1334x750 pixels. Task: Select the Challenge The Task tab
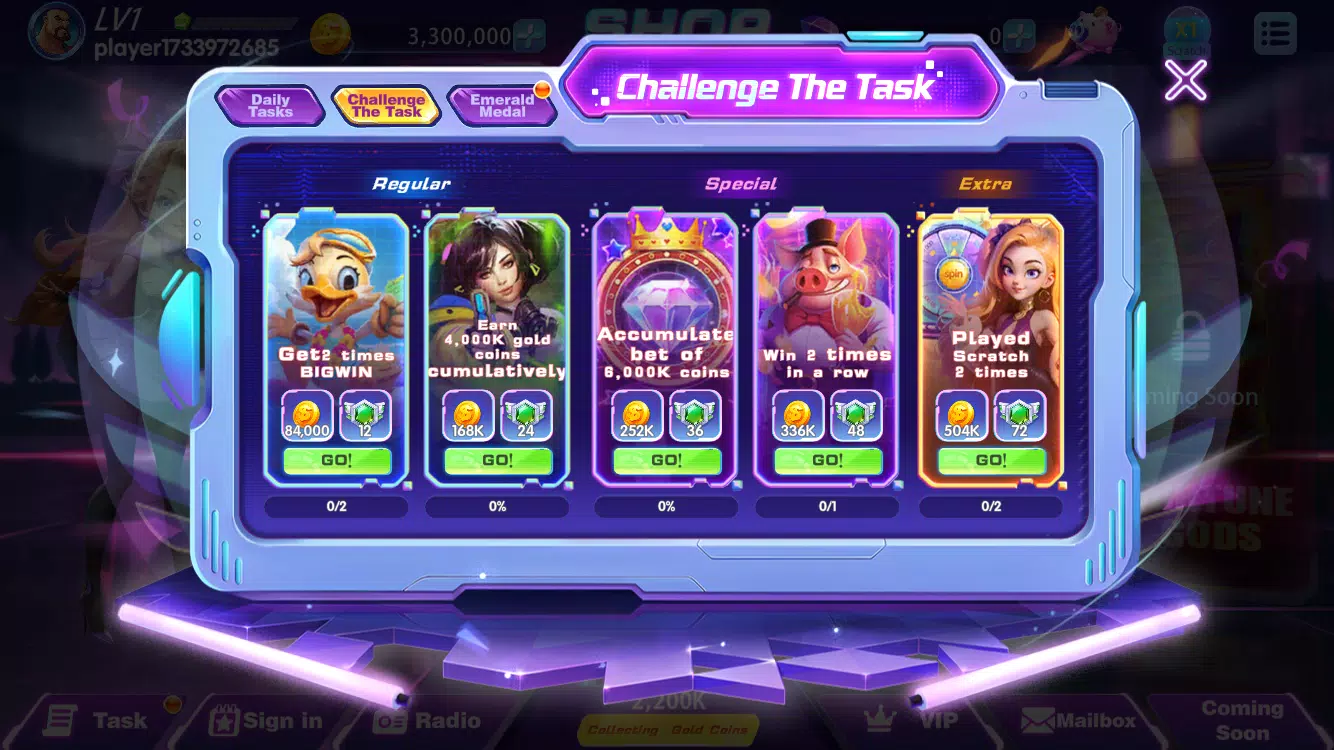(386, 106)
